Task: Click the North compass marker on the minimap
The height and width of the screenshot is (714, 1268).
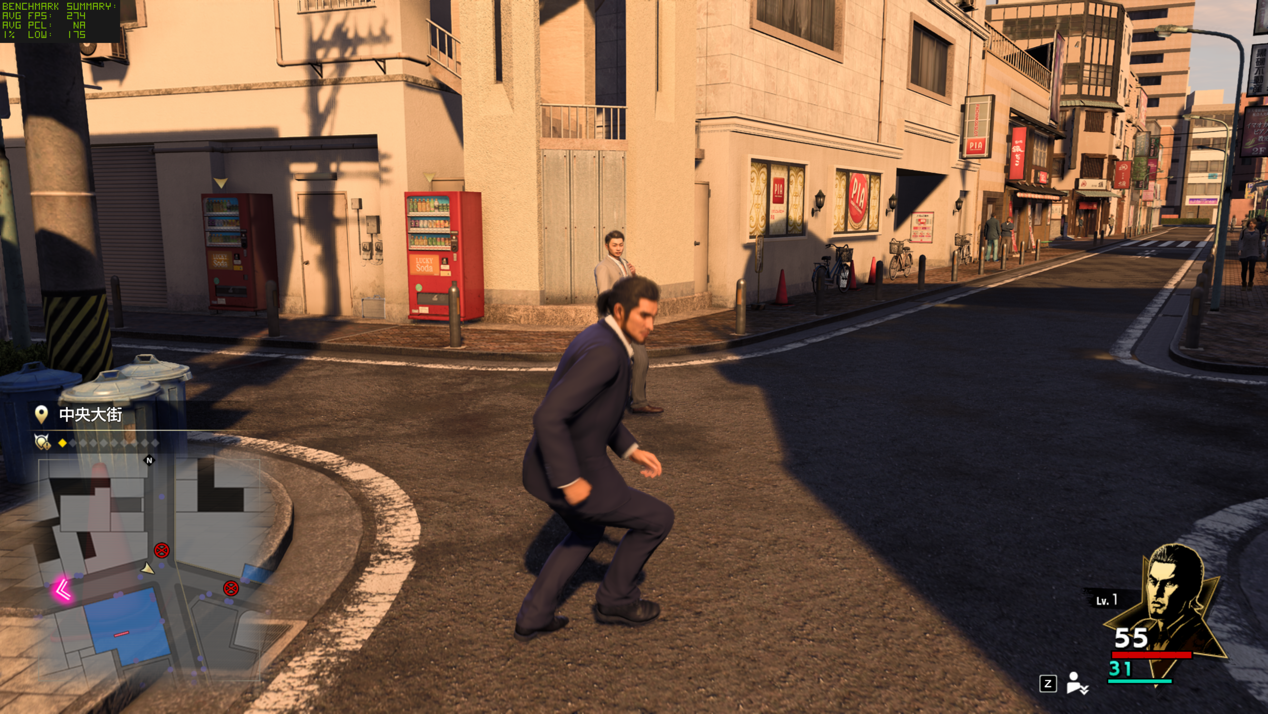Action: click(149, 460)
